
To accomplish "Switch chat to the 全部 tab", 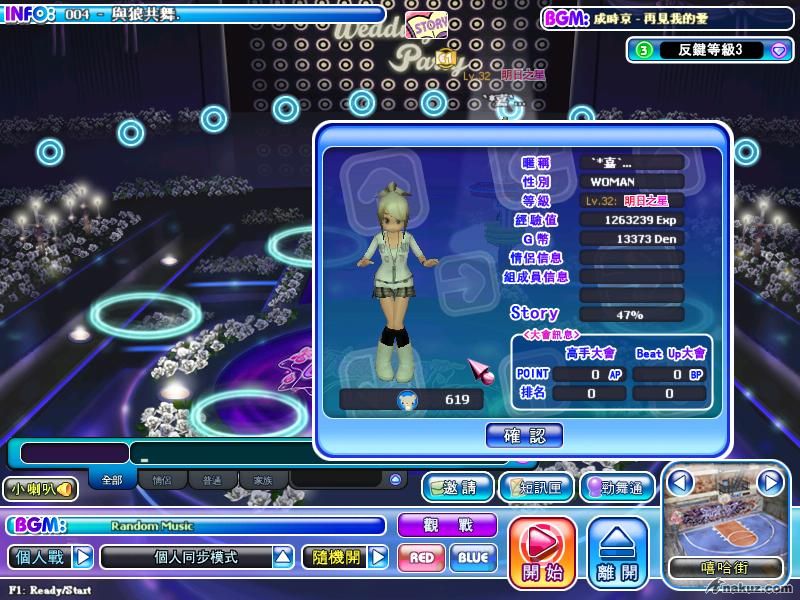I will pyautogui.click(x=112, y=480).
